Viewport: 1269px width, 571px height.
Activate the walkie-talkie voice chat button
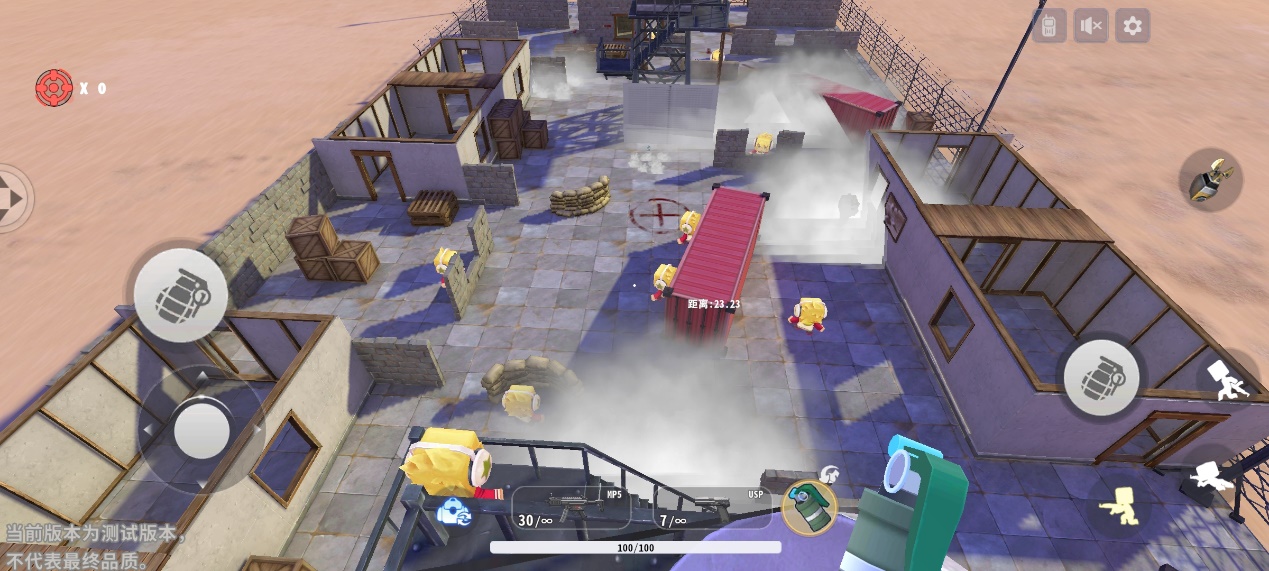pos(1050,26)
